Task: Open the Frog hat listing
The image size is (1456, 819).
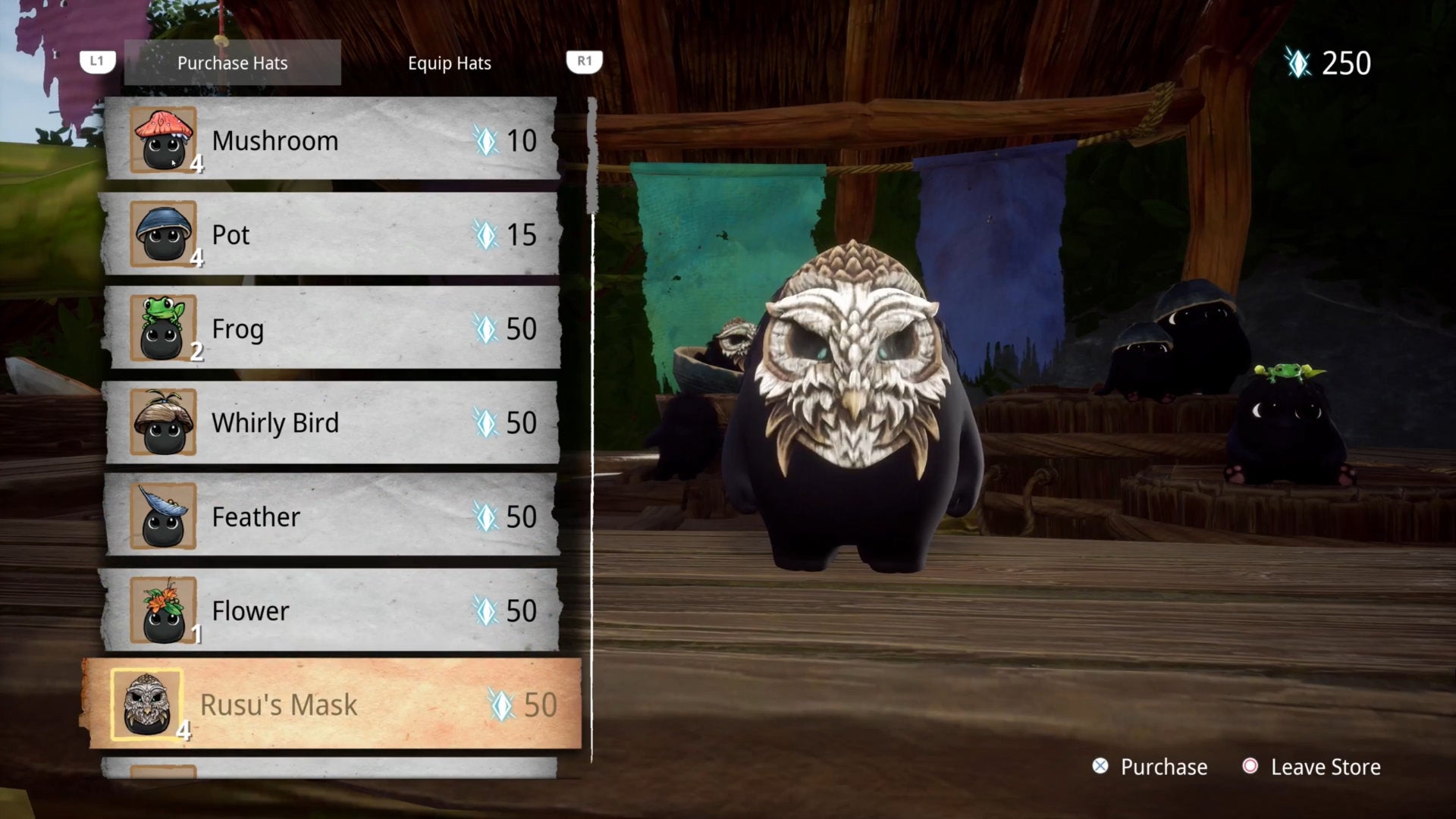Action: [x=334, y=328]
